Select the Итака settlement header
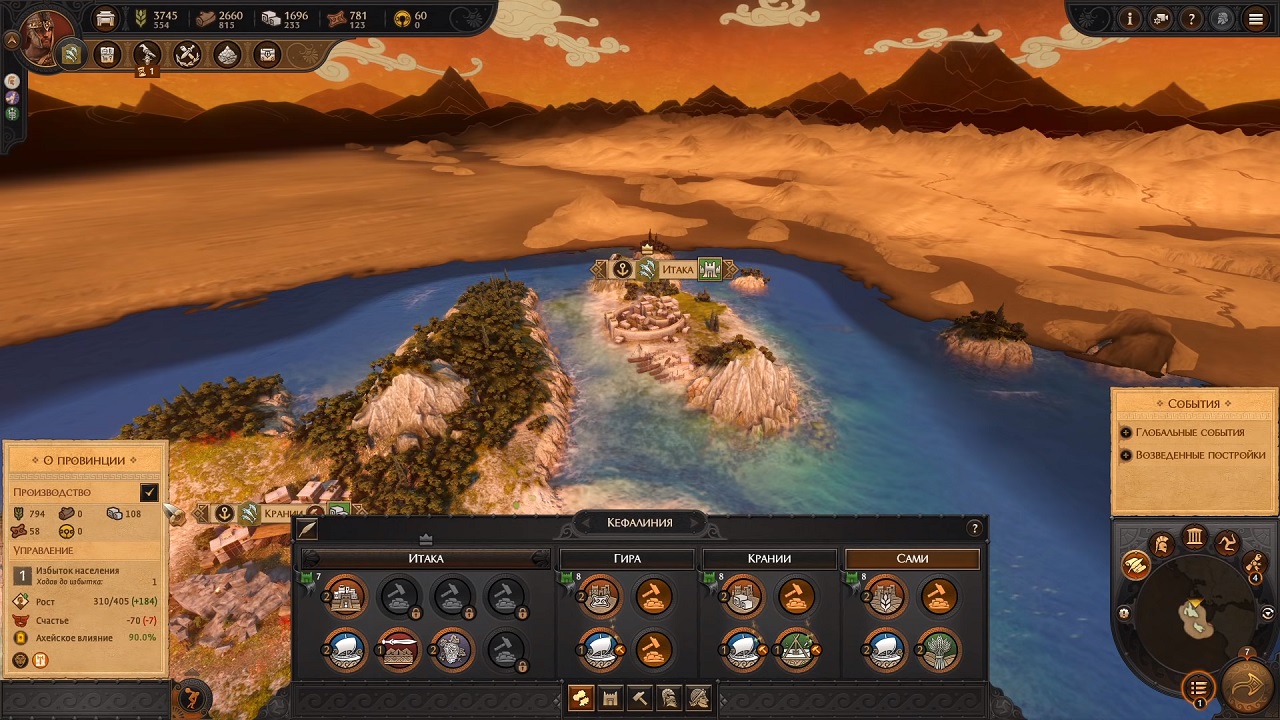The image size is (1280, 720). tap(426, 558)
